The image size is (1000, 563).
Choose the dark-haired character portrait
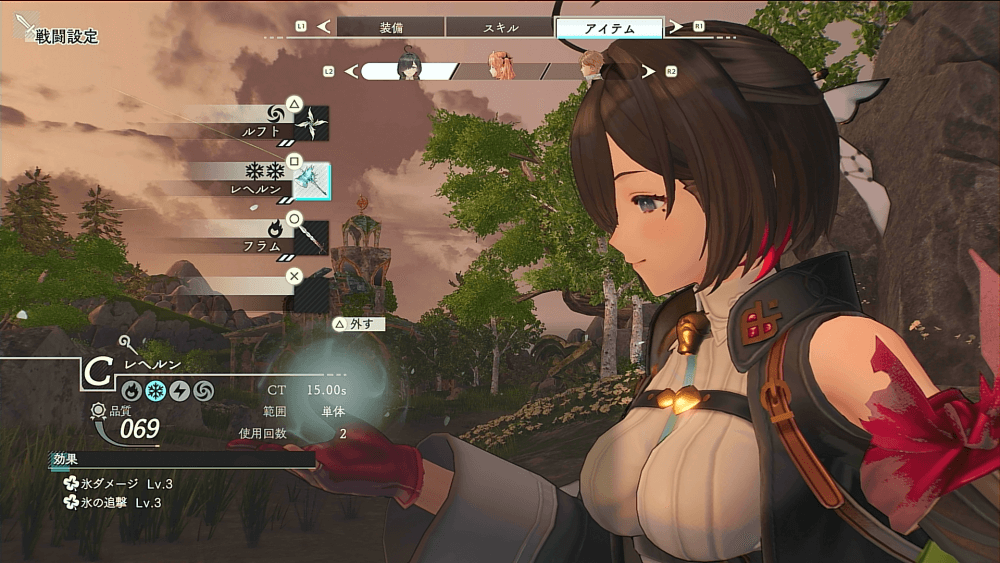point(408,70)
